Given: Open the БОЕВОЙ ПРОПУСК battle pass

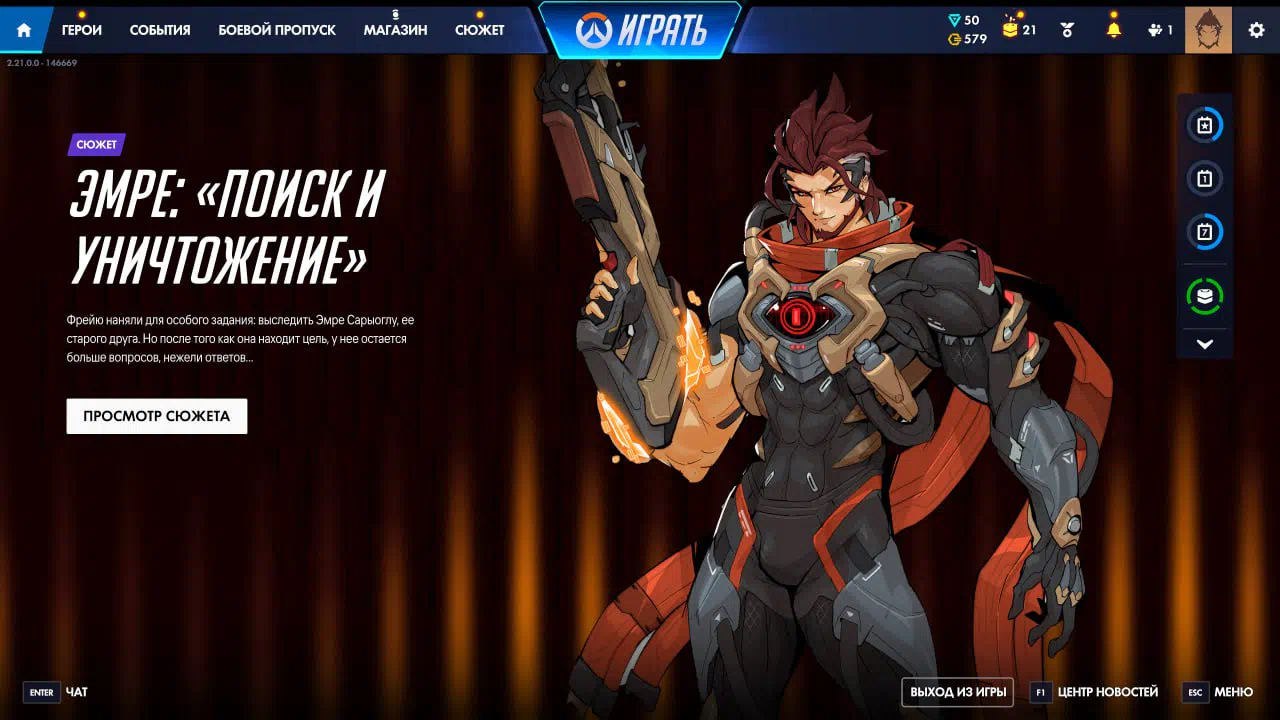Looking at the screenshot, I should (x=277, y=30).
